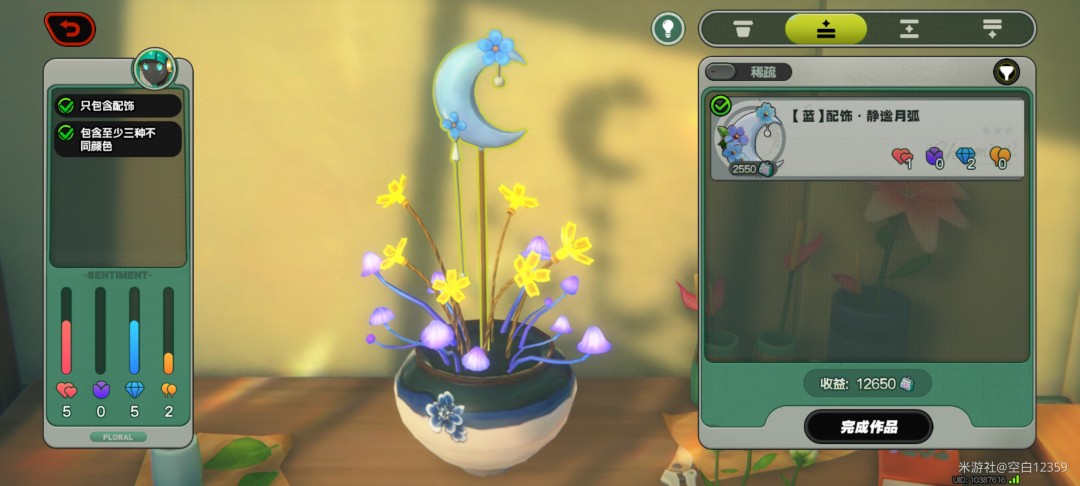Select the highlighted yellow layer-plus tab
Screen dimensions: 1080x486
825,29
